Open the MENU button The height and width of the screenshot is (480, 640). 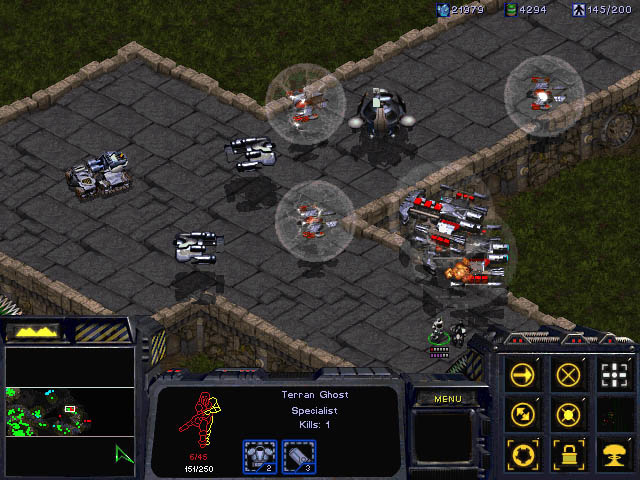point(446,399)
